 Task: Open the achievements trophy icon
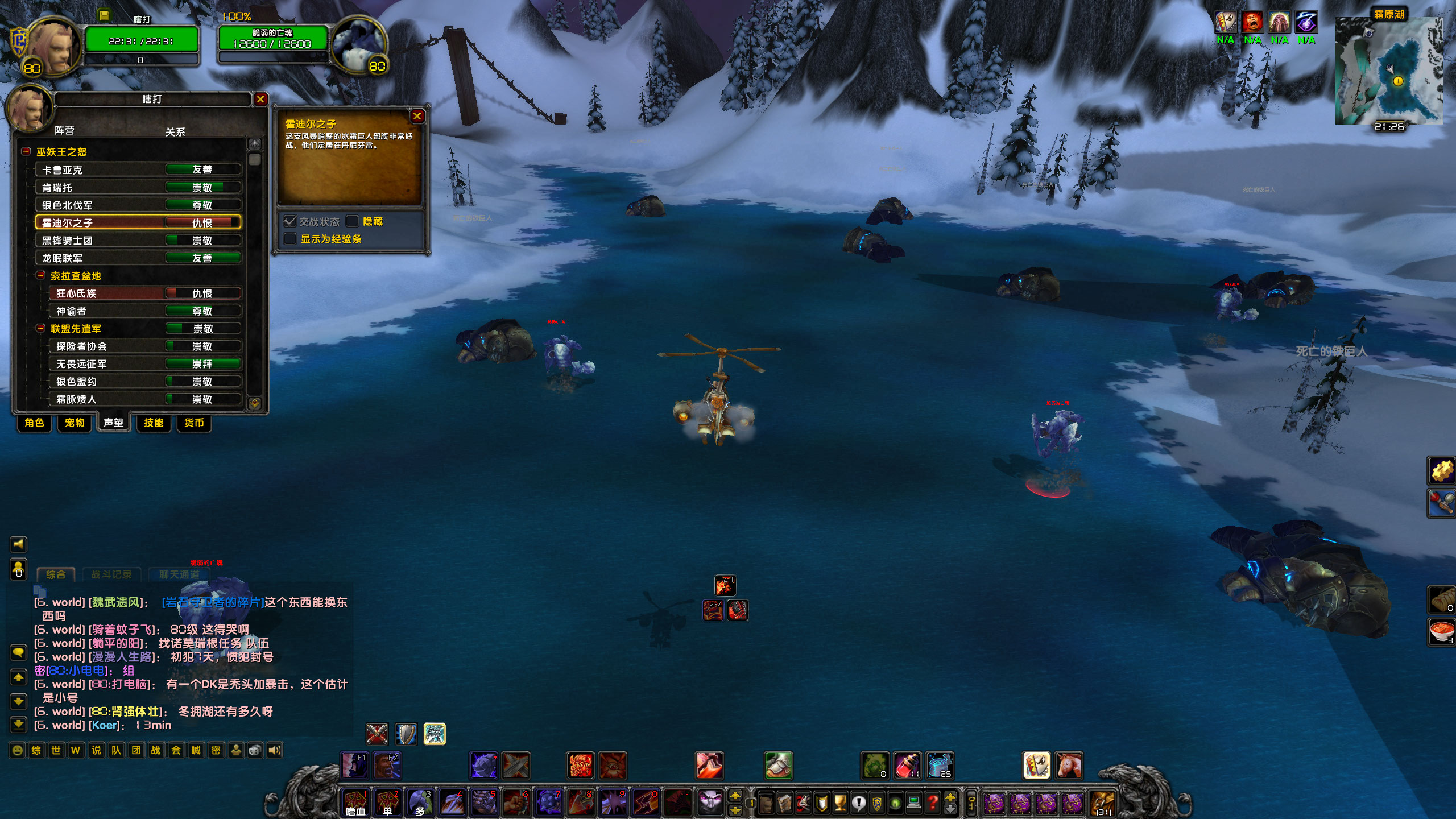841,803
